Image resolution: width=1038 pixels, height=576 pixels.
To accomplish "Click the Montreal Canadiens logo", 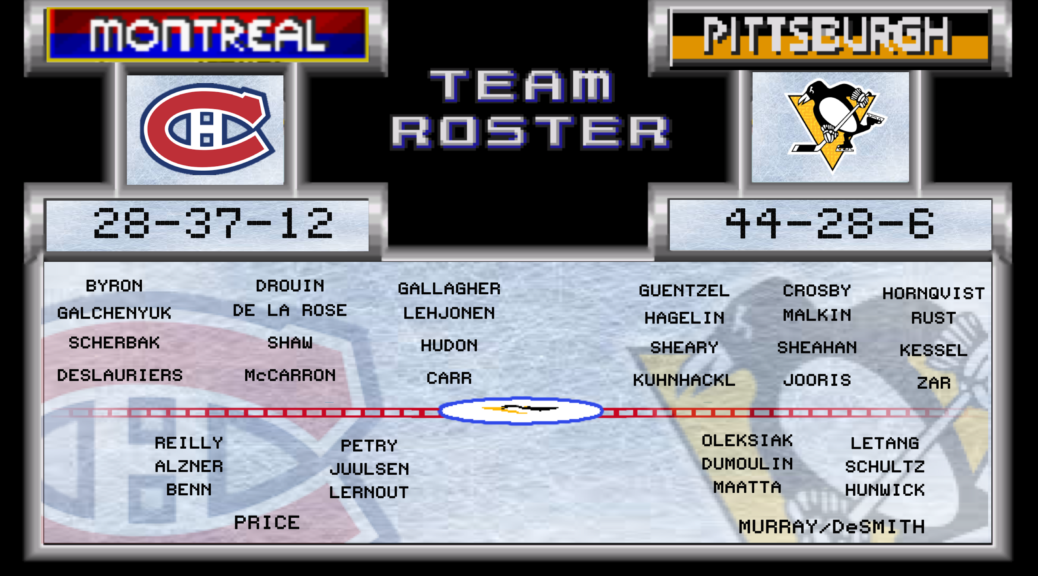I will point(207,130).
